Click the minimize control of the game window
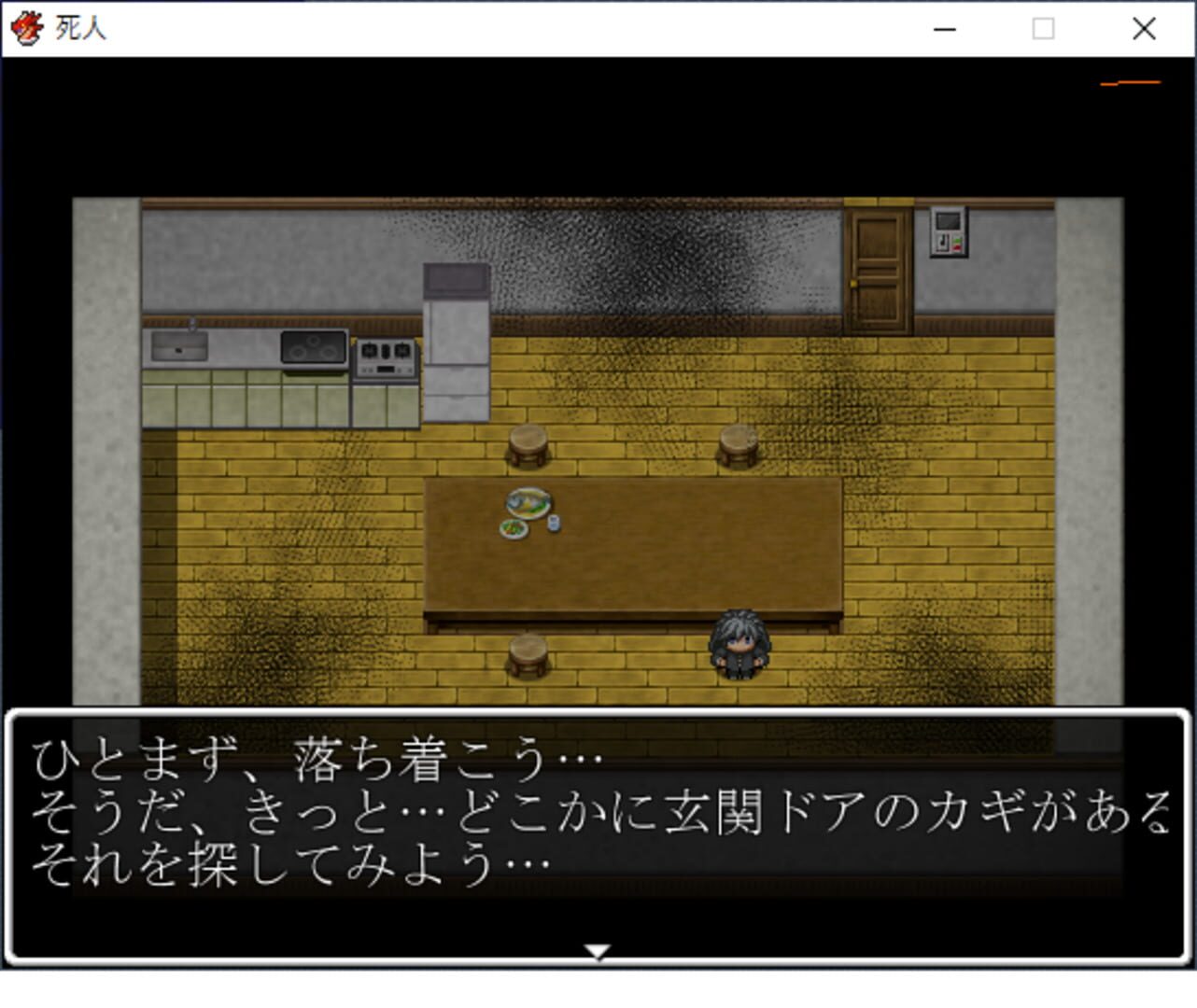The height and width of the screenshot is (1008, 1197). point(943,29)
